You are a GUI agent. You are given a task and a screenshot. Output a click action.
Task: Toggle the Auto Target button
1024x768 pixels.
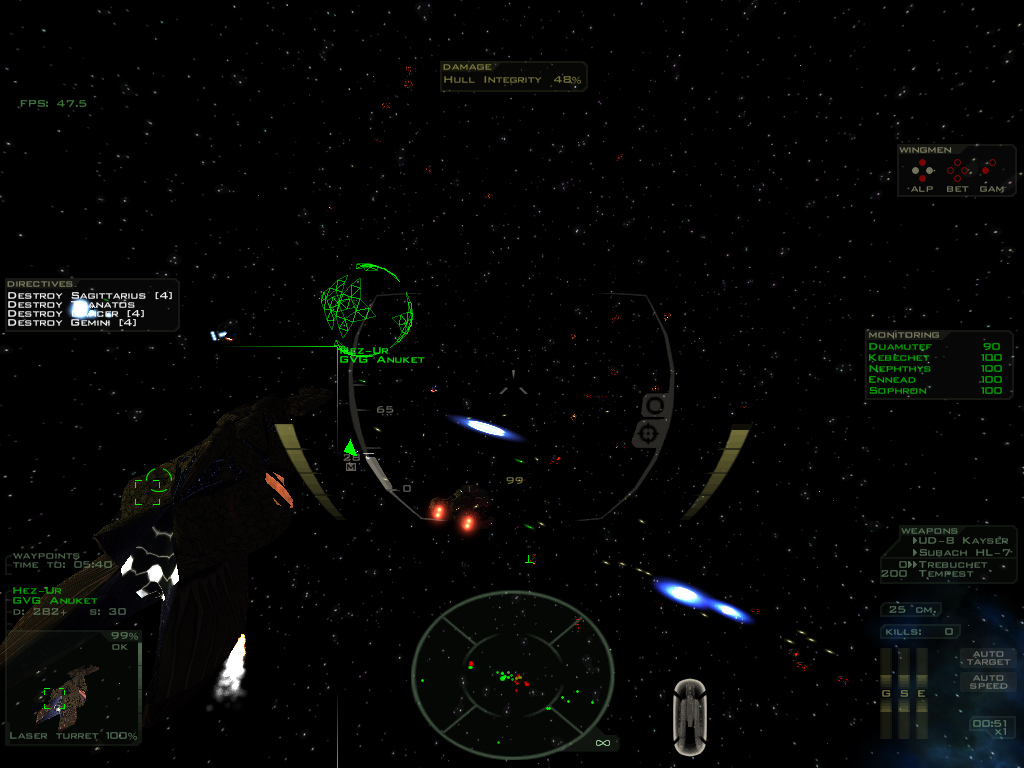coord(988,657)
